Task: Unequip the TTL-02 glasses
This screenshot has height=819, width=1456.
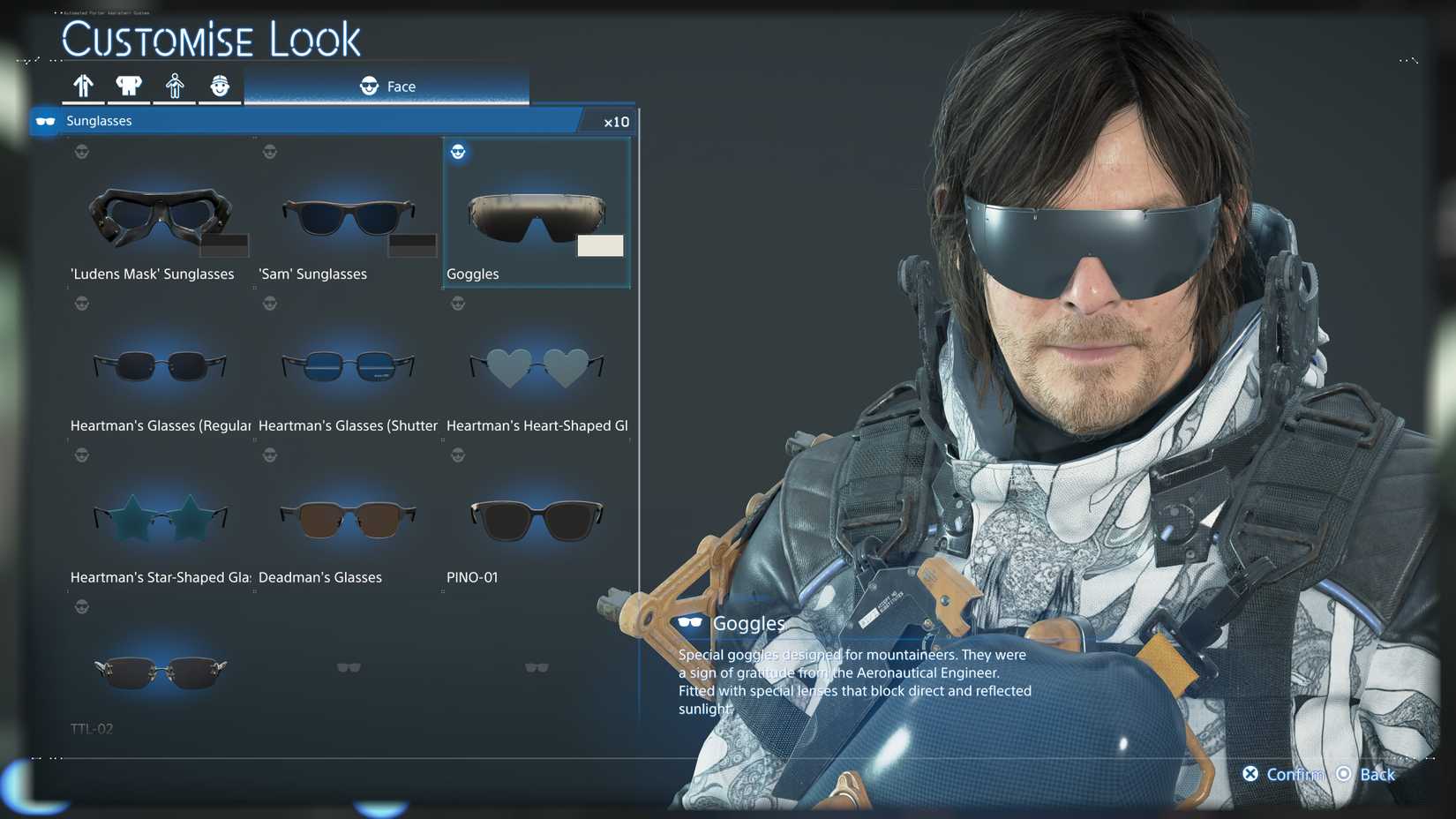Action: click(x=159, y=671)
